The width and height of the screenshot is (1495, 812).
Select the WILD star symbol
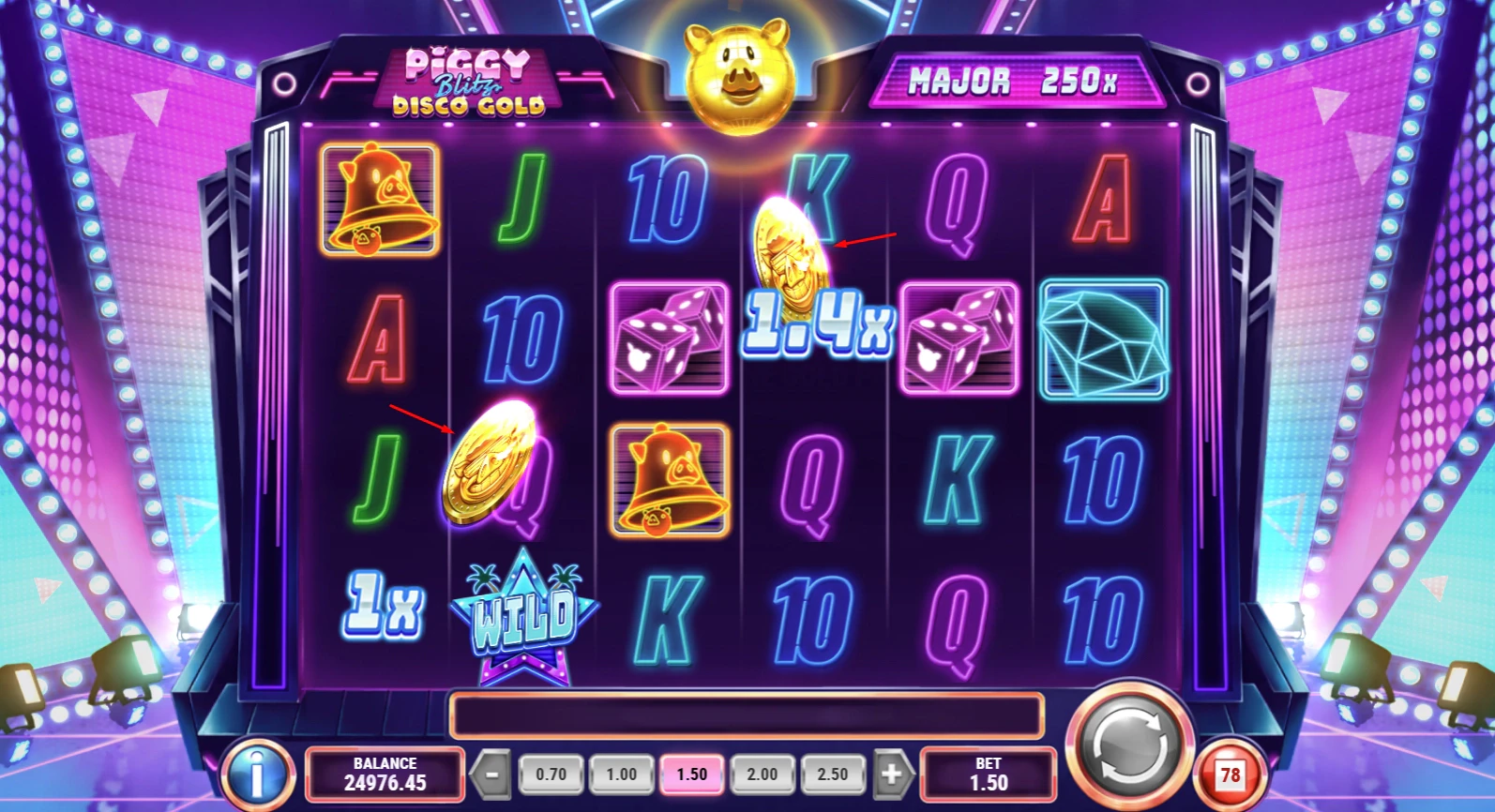pos(523,609)
